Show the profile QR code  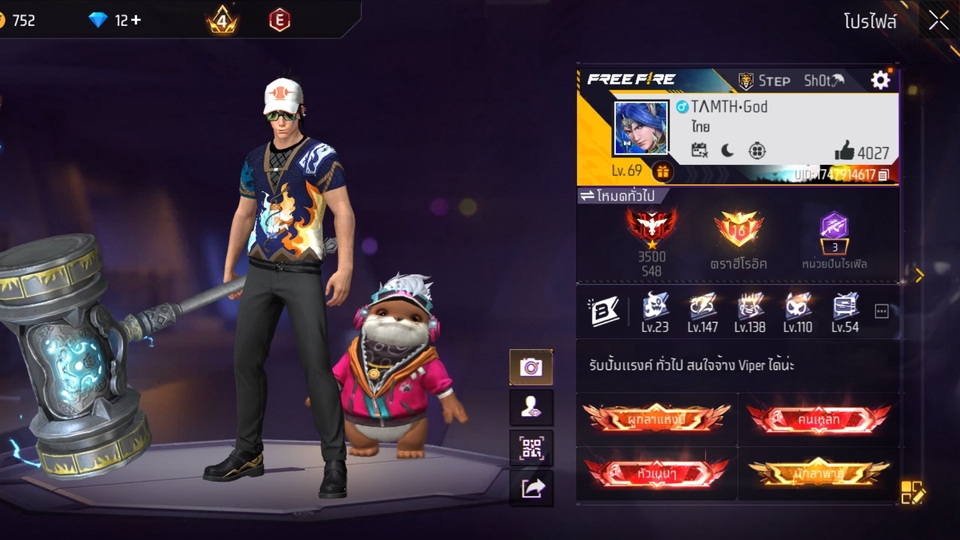coord(531,447)
